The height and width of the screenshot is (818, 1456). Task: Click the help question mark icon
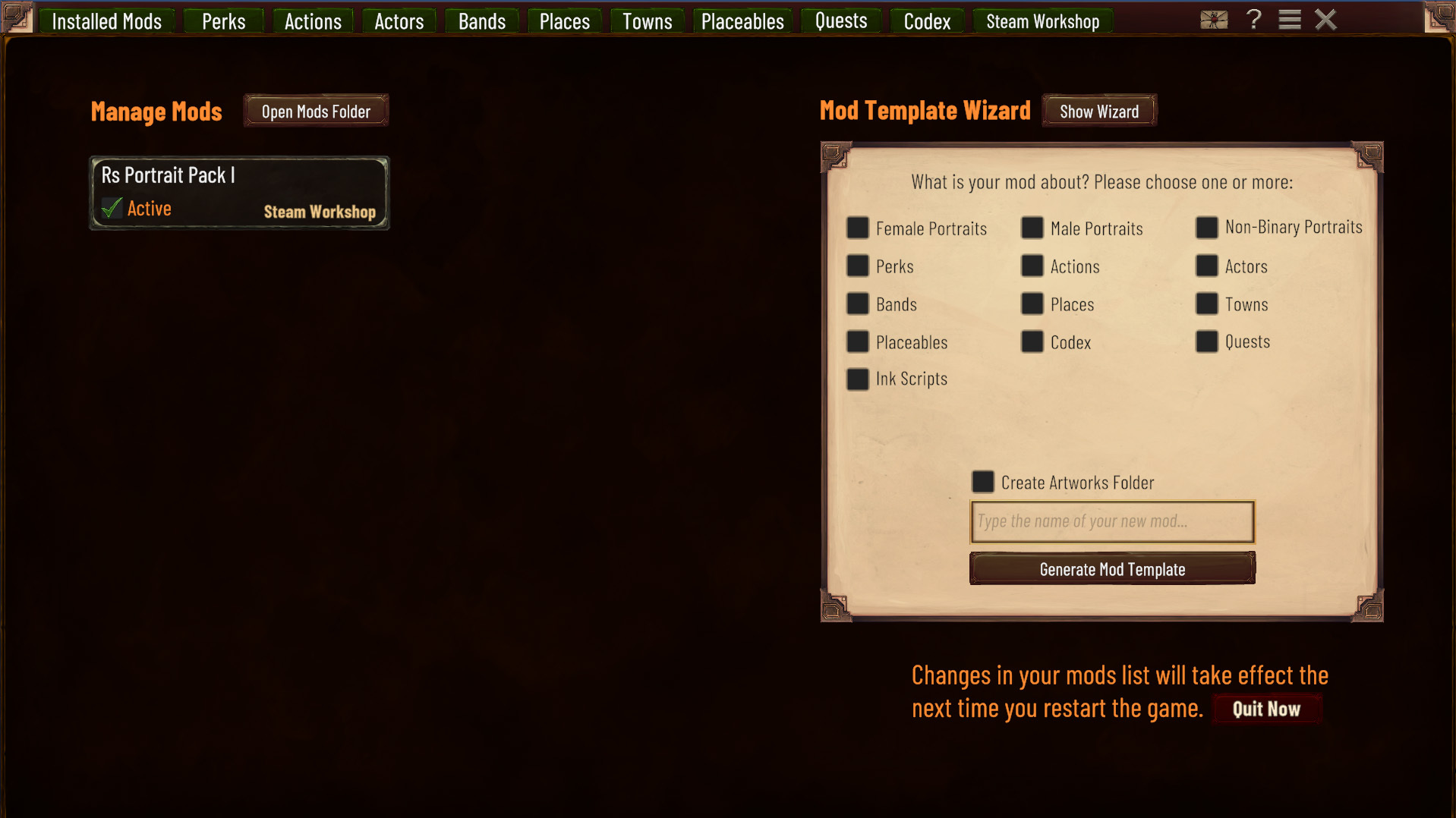(1253, 20)
